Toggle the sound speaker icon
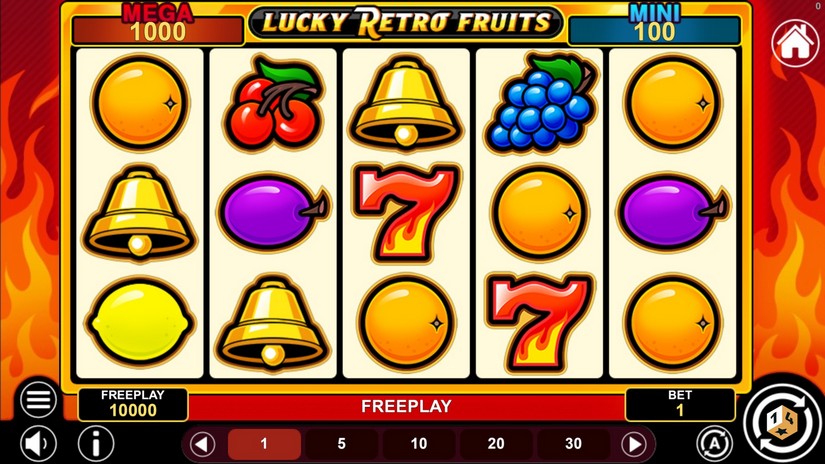Image resolution: width=825 pixels, height=464 pixels. point(39,443)
